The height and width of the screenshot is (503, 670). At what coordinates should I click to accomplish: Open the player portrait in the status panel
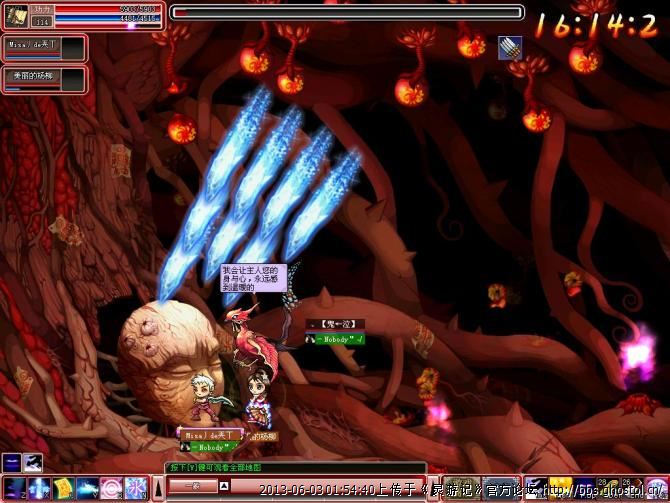pos(16,13)
